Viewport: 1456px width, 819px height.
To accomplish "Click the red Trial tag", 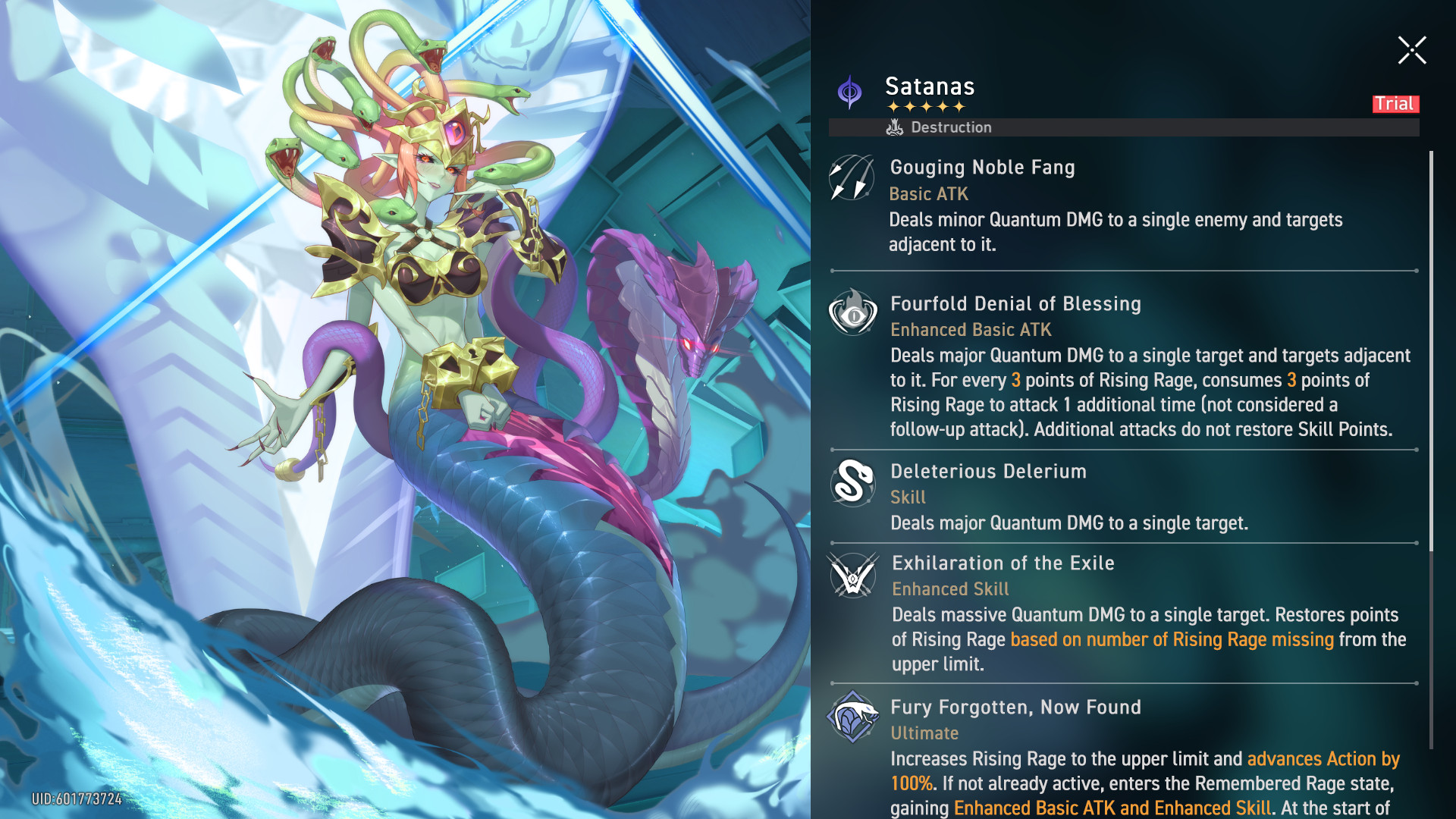I will coord(1395,104).
